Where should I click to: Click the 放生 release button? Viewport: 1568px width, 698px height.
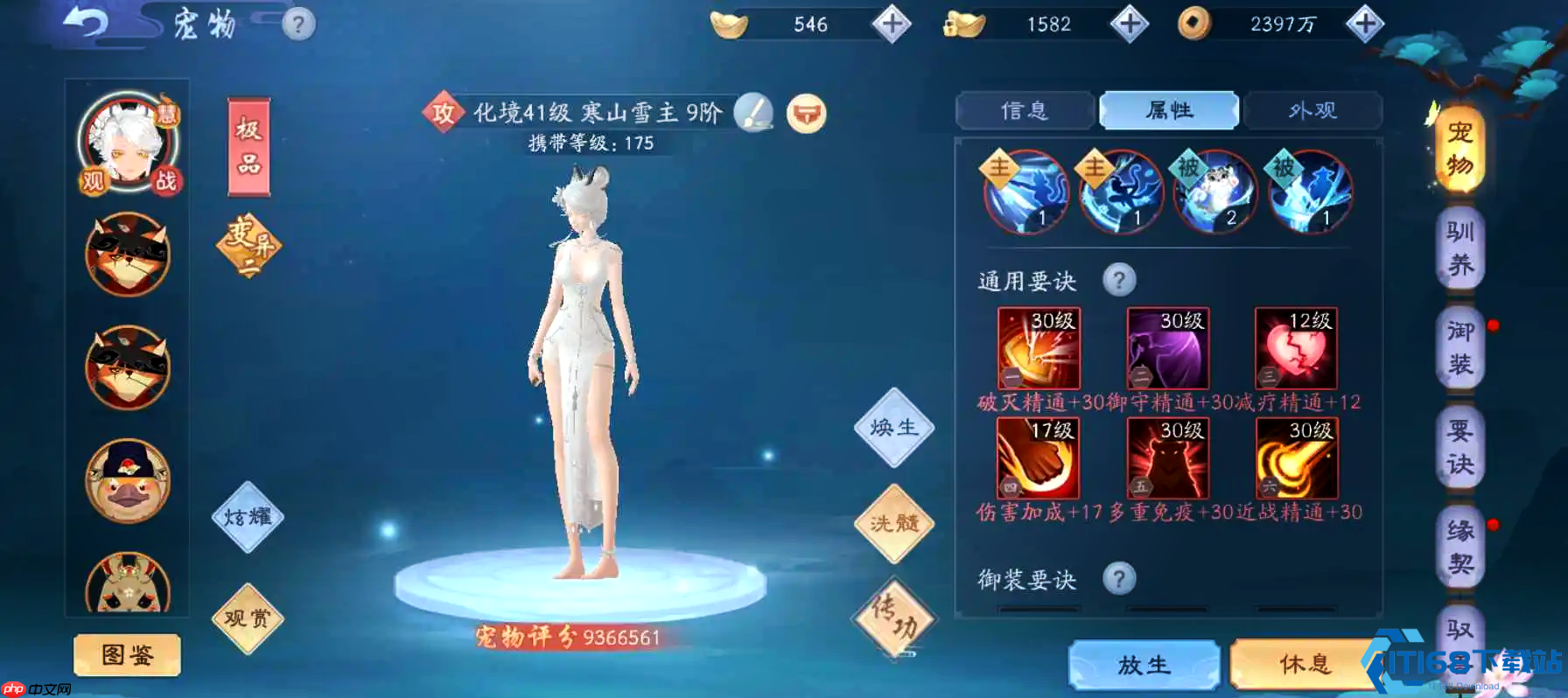[x=1143, y=665]
